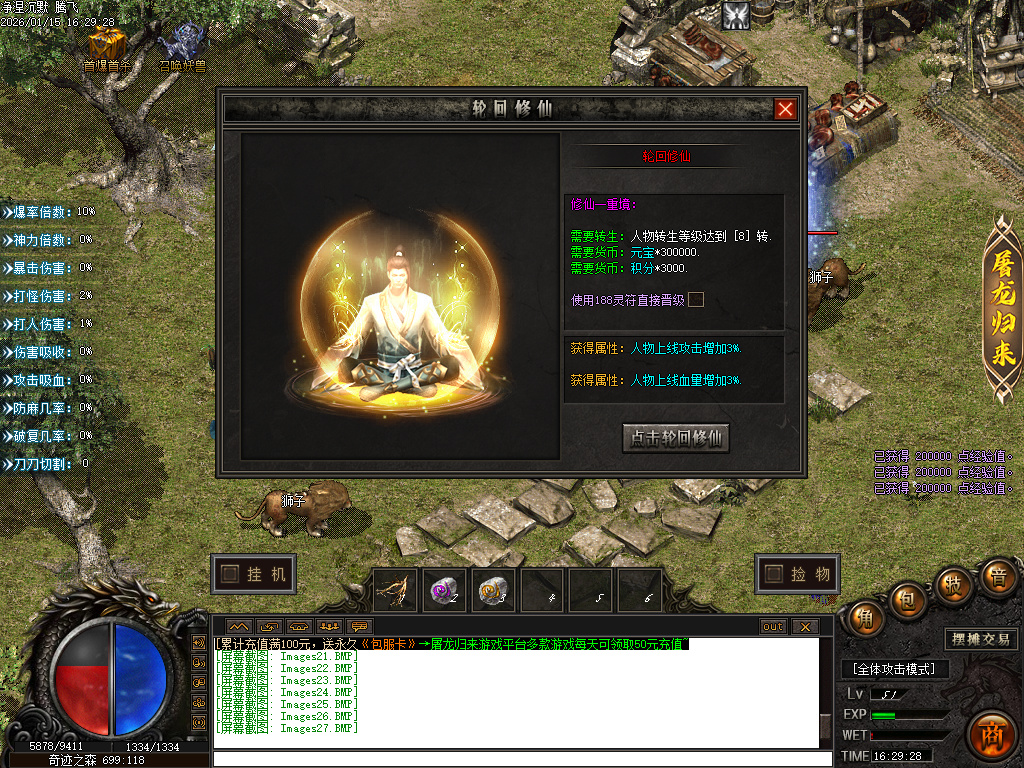1024x768 pixels.
Task: Open the 屠龙归来 side banner
Action: [x=1002, y=309]
